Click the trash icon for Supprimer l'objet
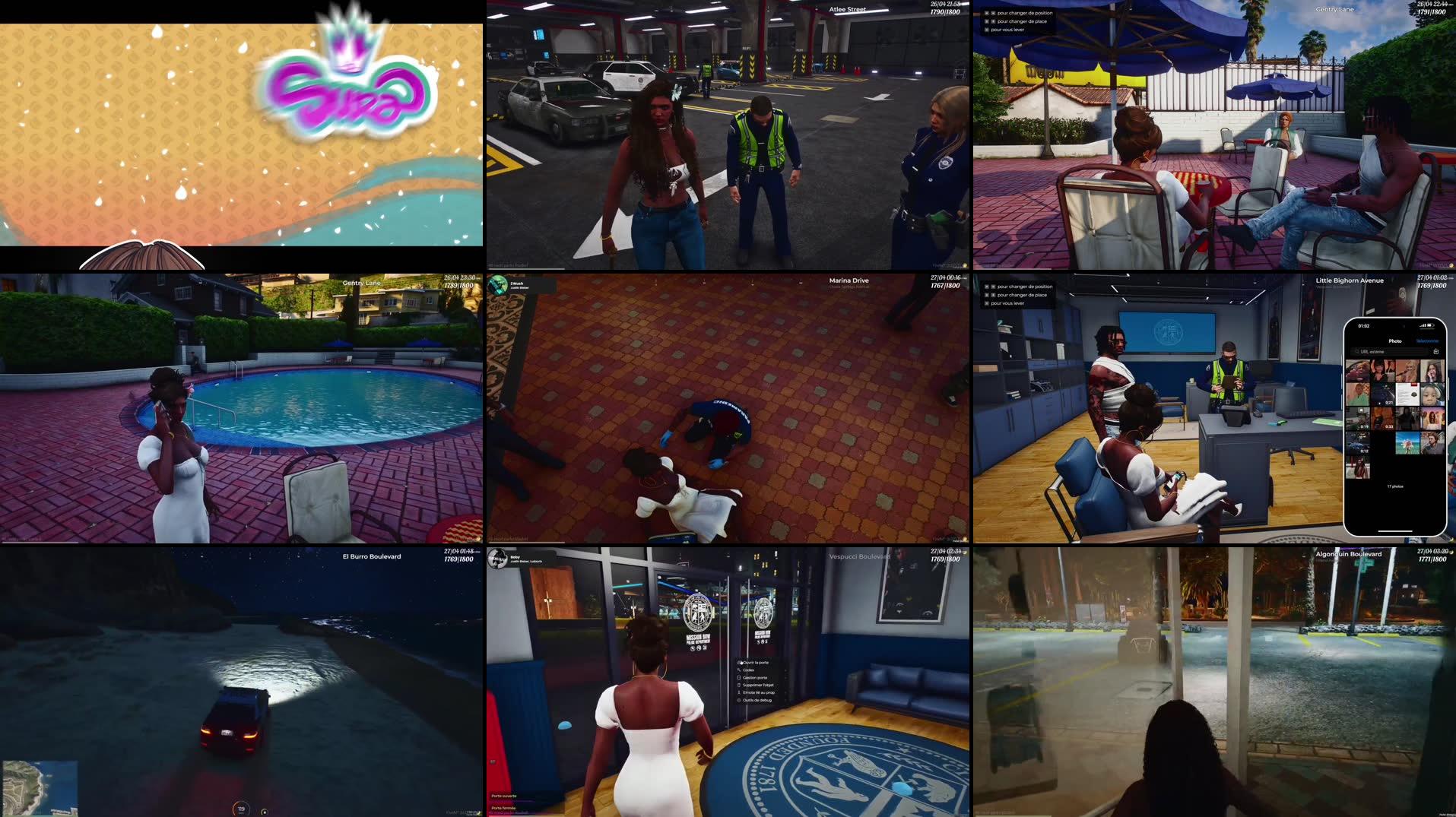The image size is (1456, 817). tap(738, 686)
